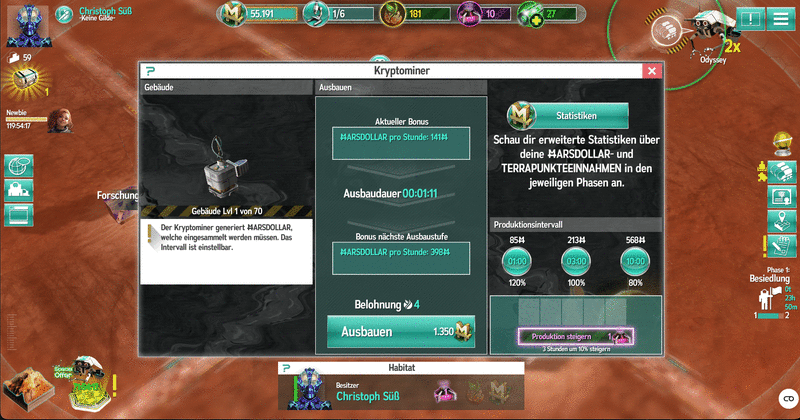Viewport: 800px width, 420px height.
Task: Open the building menu icon
Action: click(x=19, y=190)
